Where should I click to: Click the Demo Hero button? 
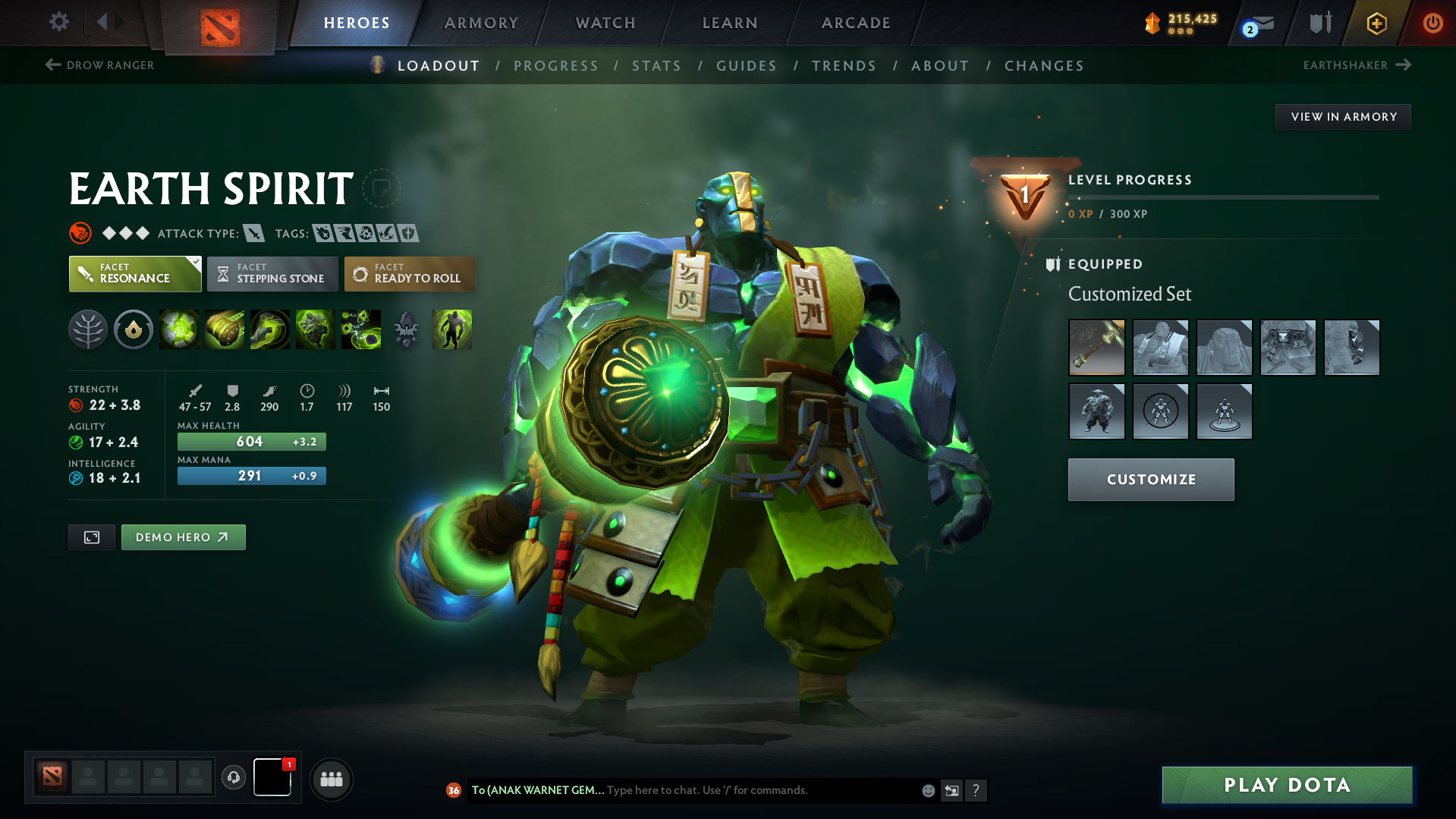[x=183, y=537]
